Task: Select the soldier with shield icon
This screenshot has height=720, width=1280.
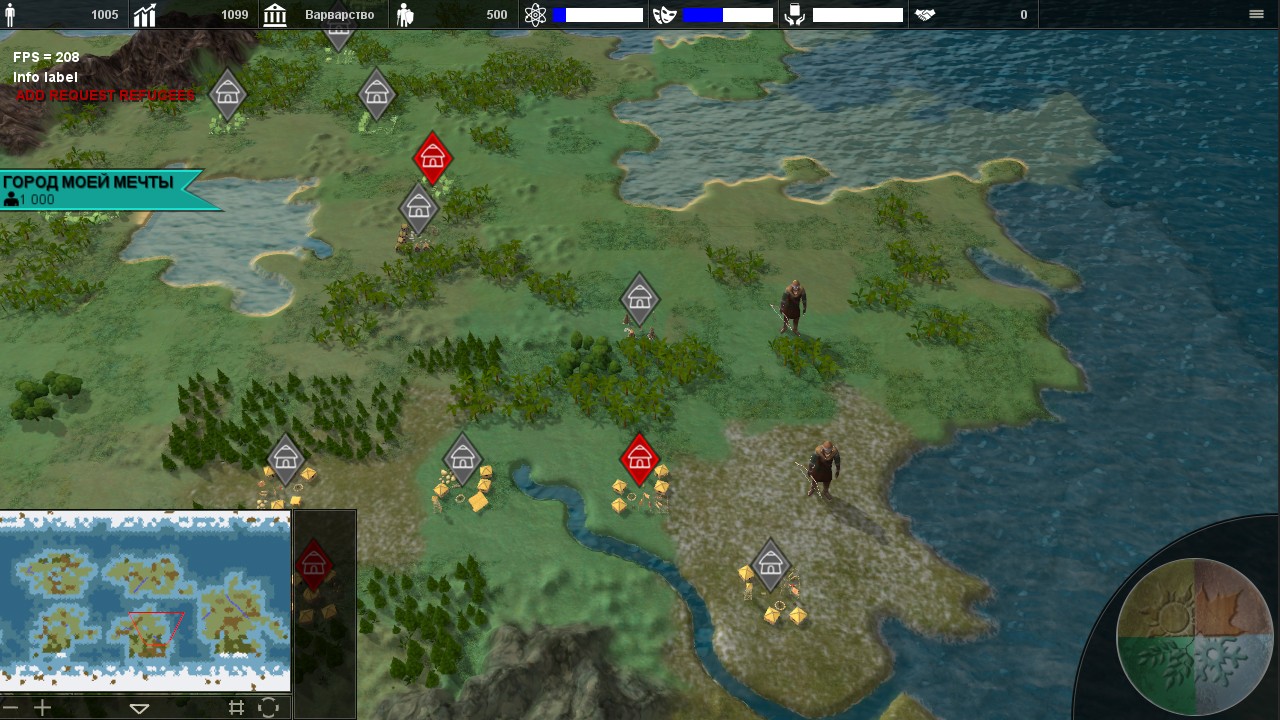Action: pos(405,15)
